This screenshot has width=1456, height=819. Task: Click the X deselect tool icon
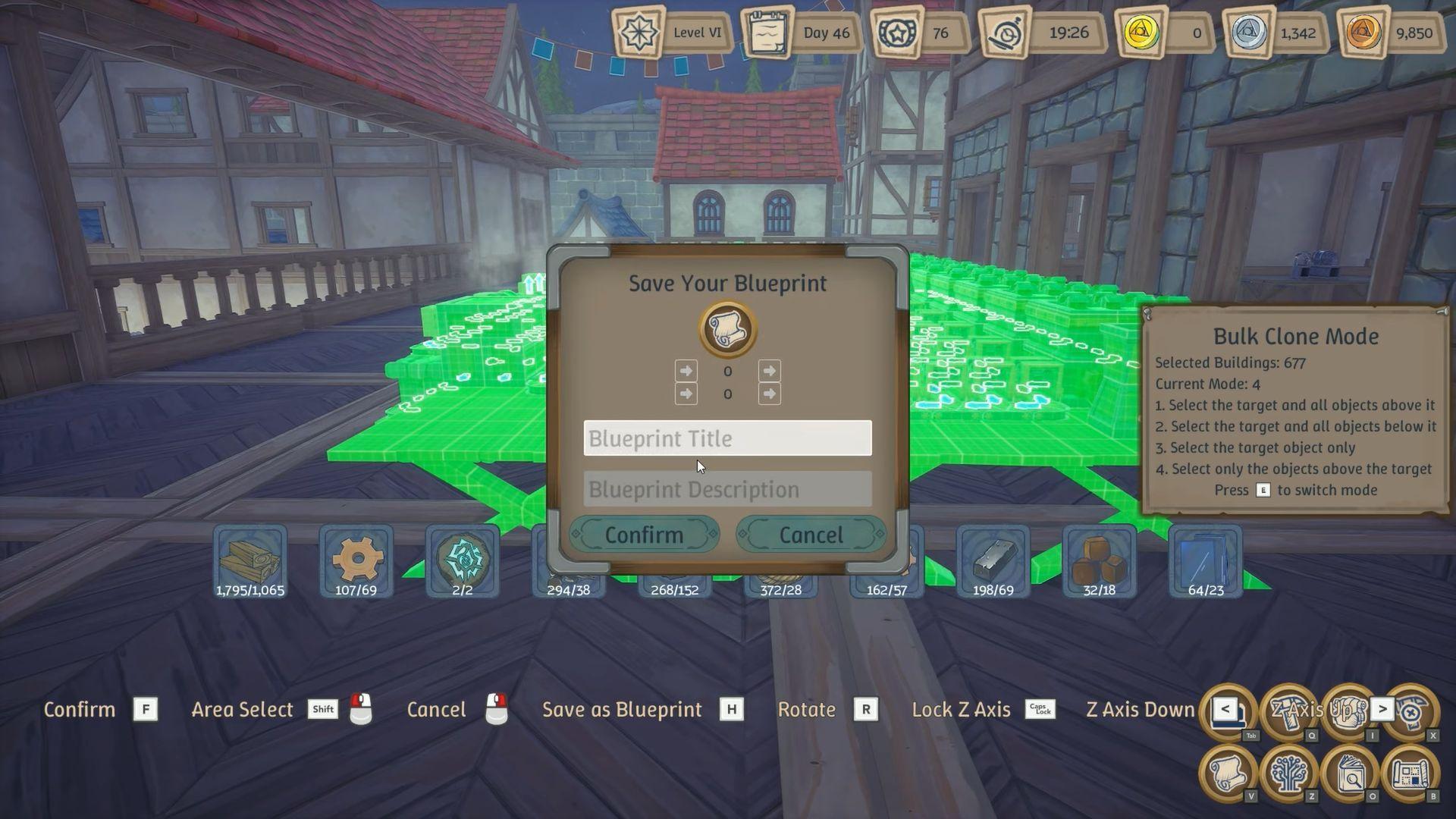[1412, 711]
